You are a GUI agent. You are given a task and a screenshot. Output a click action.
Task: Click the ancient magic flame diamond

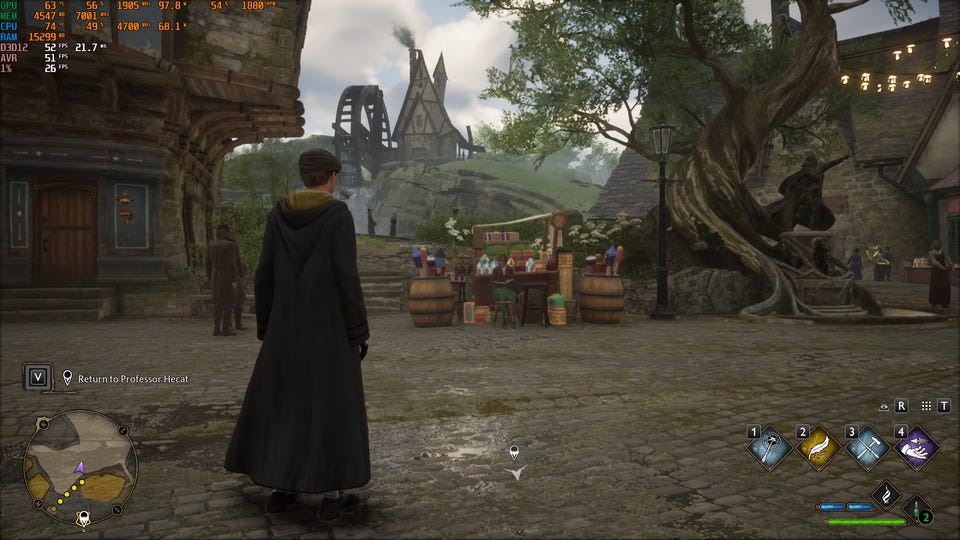886,494
